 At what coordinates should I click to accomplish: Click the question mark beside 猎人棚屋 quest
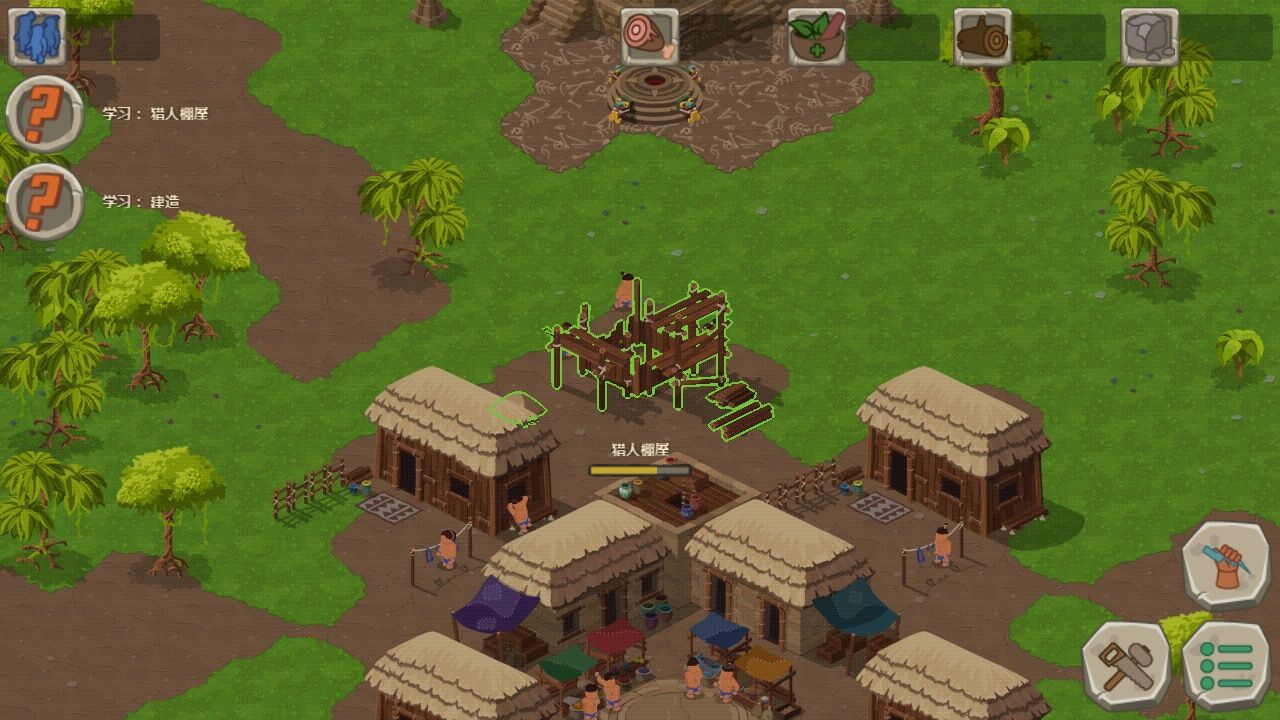pos(42,114)
